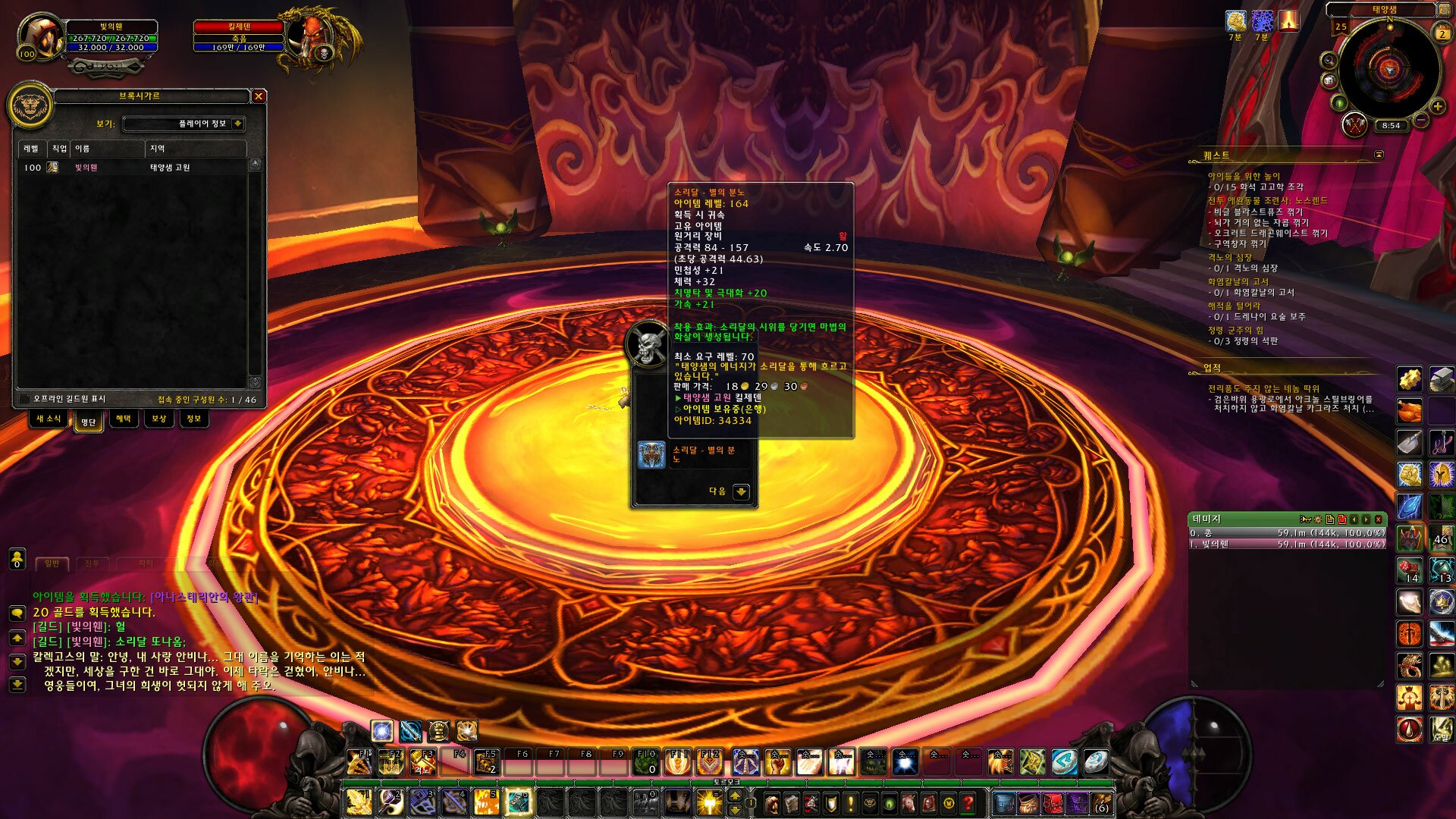
Task: Select guild member 빛의웬 in the roster
Action: pyautogui.click(x=86, y=168)
